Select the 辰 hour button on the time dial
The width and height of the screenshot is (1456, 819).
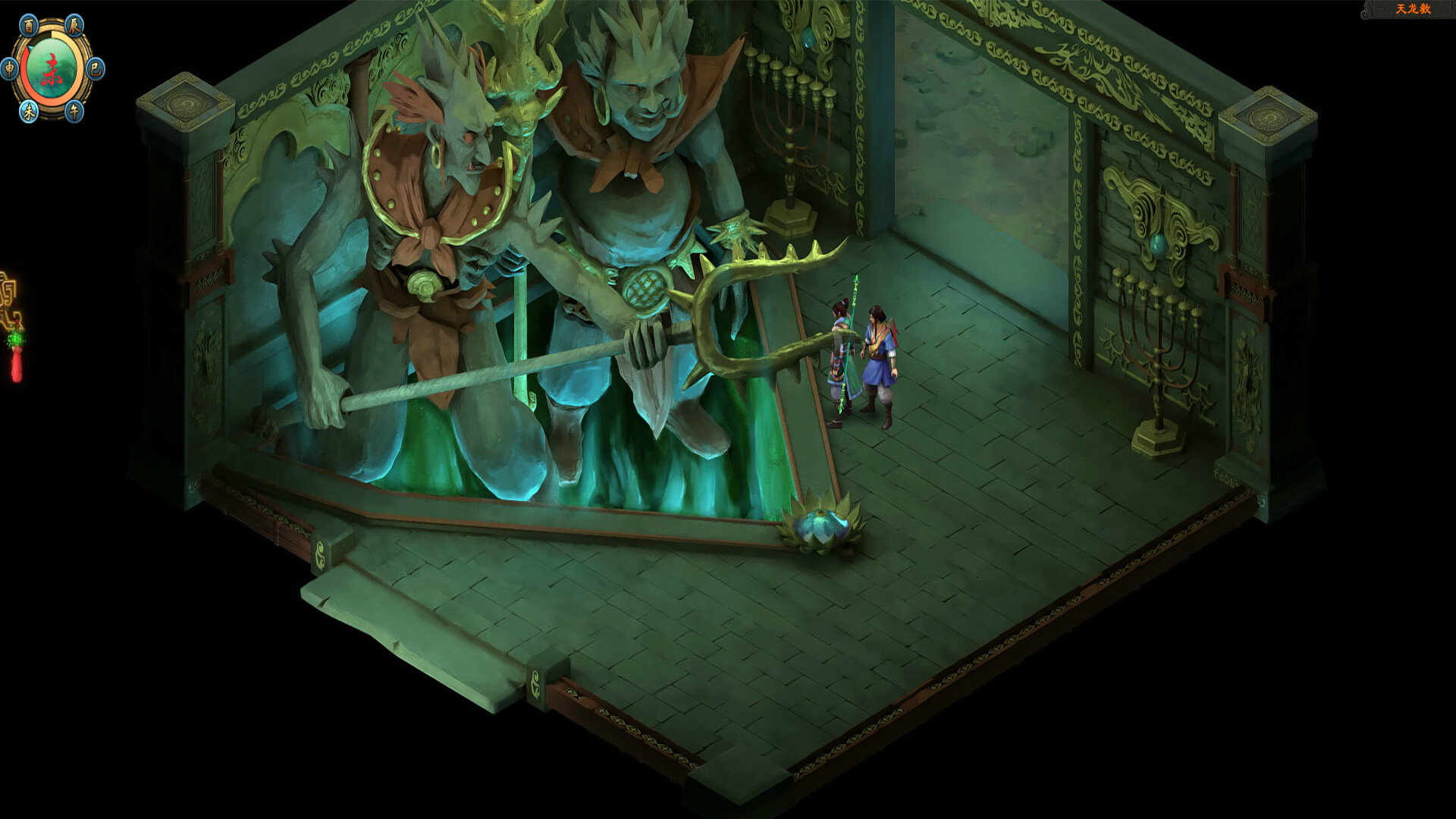pyautogui.click(x=74, y=25)
